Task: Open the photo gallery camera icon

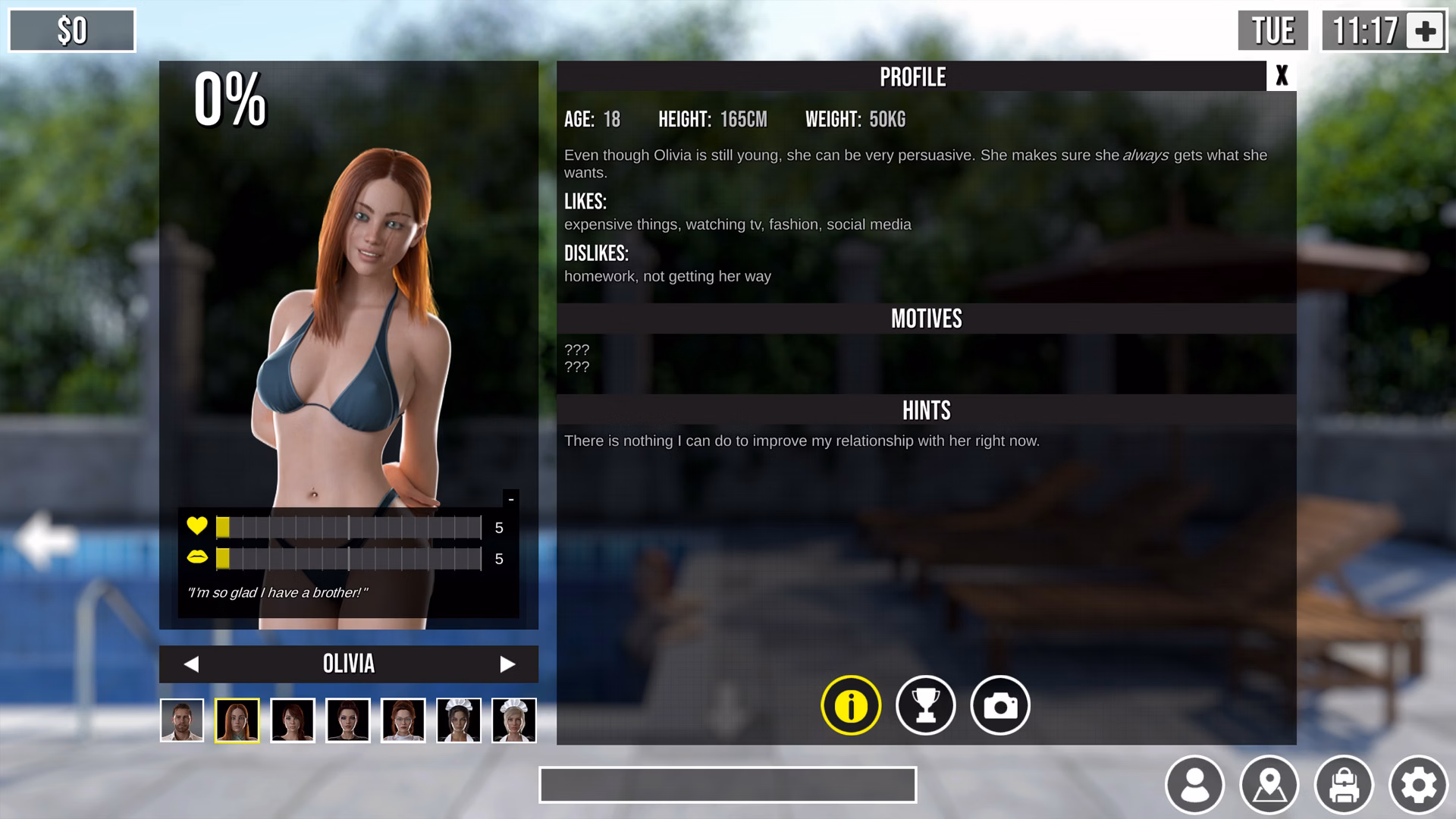Action: [x=999, y=704]
